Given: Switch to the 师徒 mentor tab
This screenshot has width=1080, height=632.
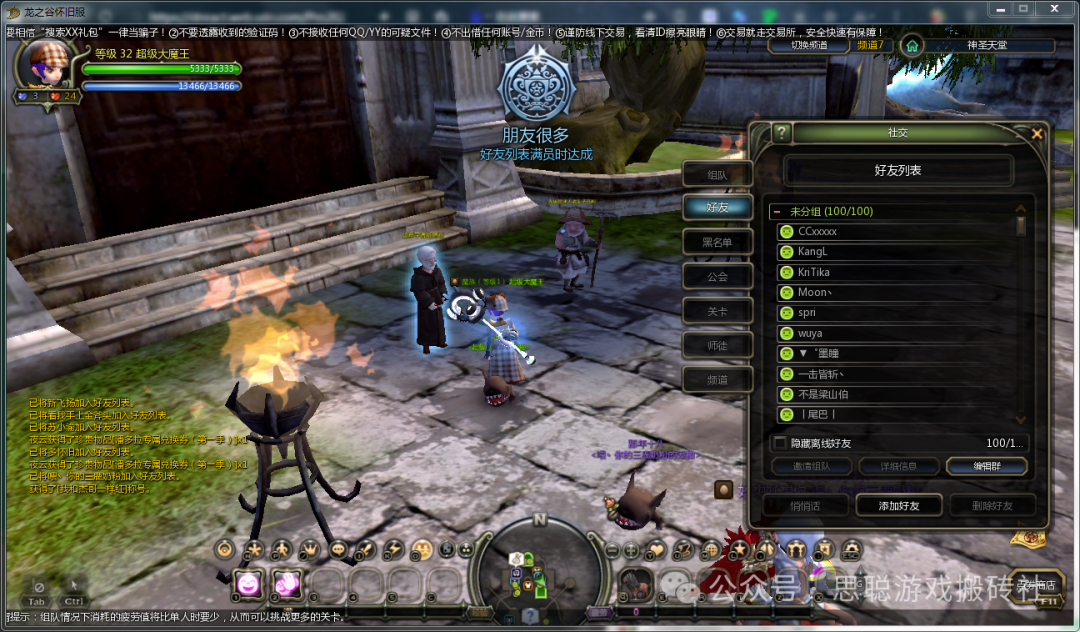Looking at the screenshot, I should coord(717,345).
